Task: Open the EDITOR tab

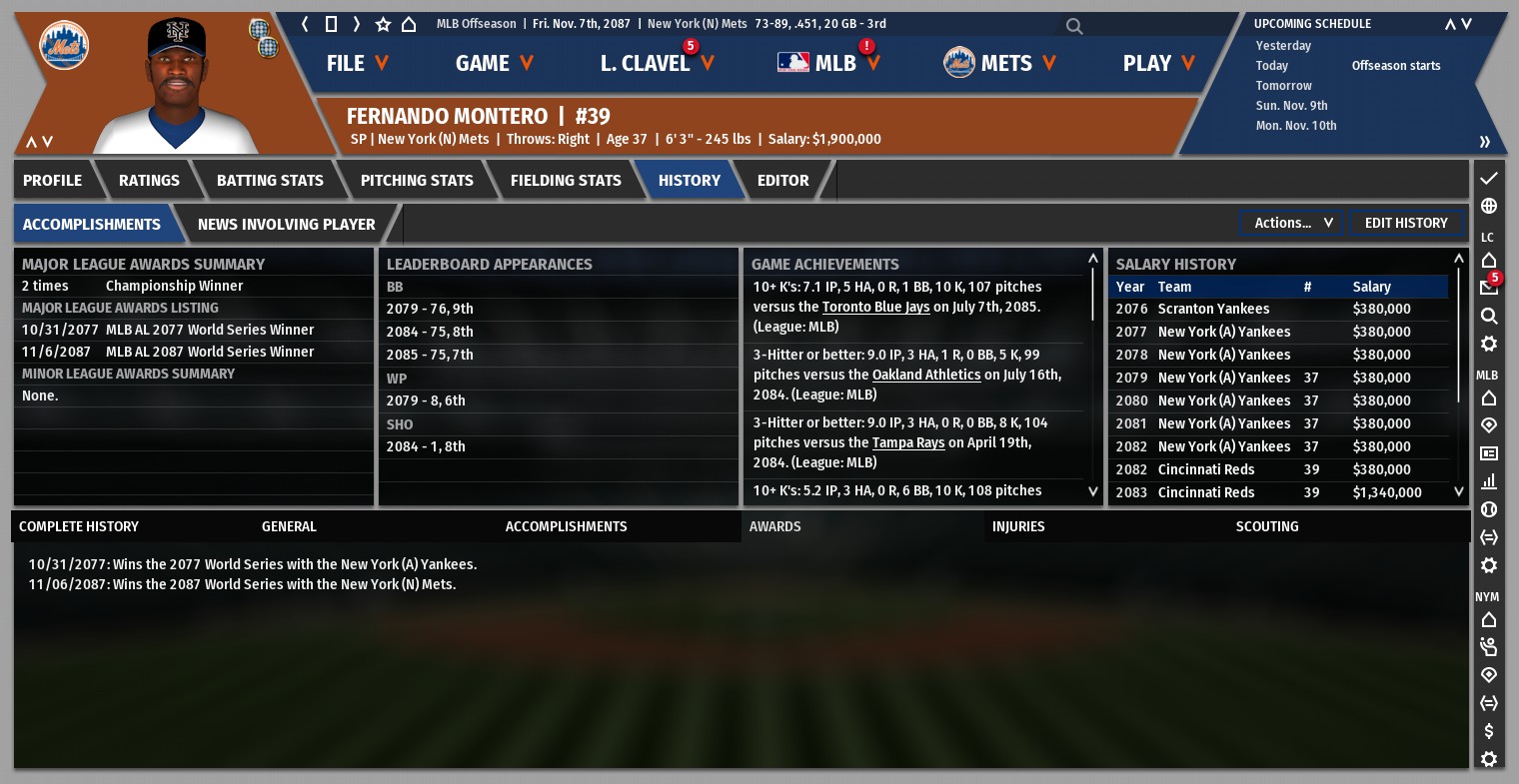Action: [x=782, y=181]
